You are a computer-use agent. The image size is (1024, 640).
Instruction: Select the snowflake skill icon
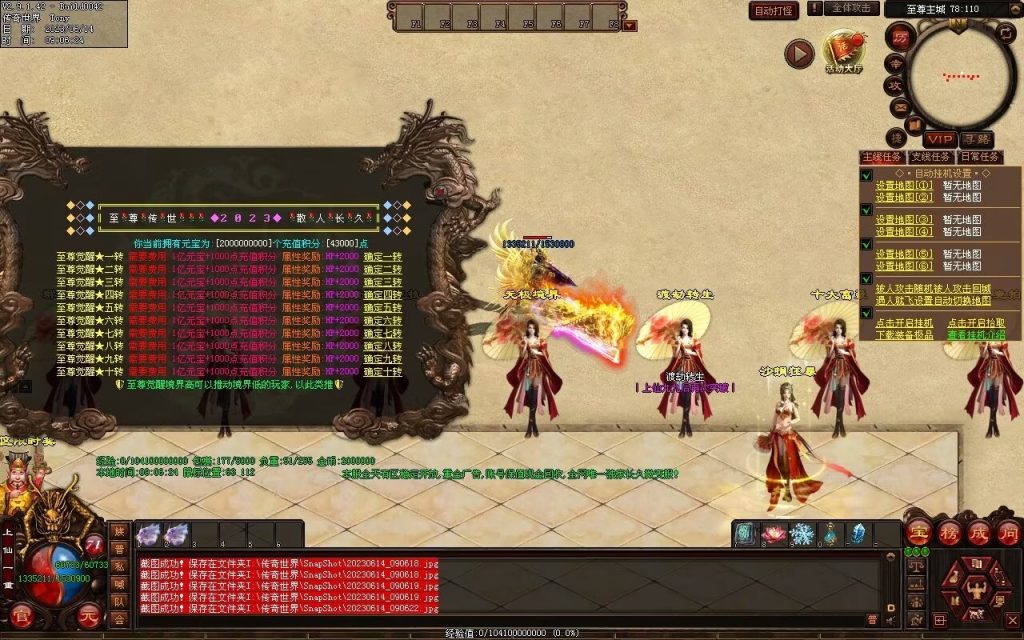pyautogui.click(x=801, y=534)
